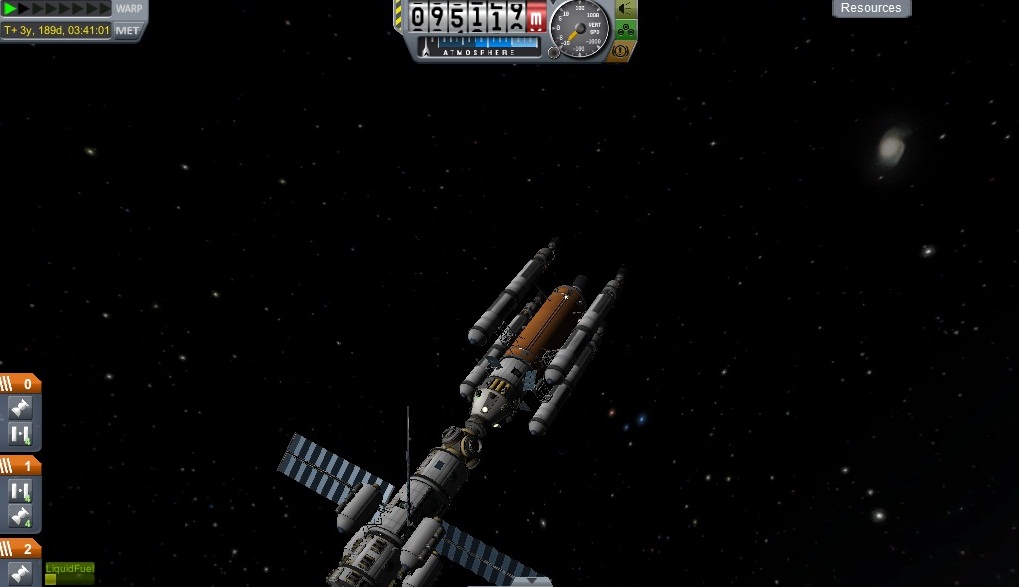This screenshot has height=587, width=1019.
Task: Select the stage 1 orange header
Action: [x=20, y=467]
